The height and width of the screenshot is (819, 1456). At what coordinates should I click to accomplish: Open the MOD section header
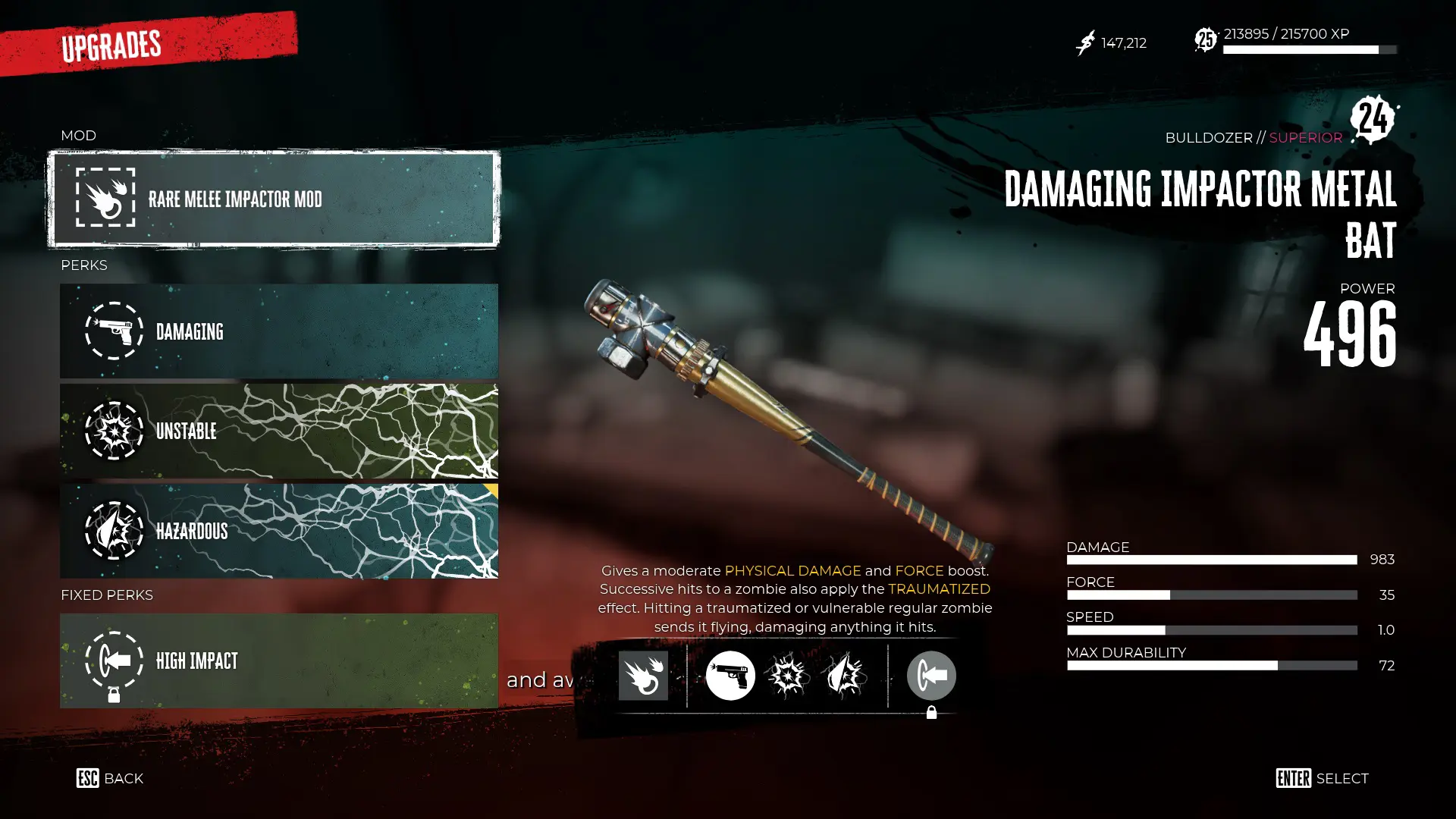(78, 135)
